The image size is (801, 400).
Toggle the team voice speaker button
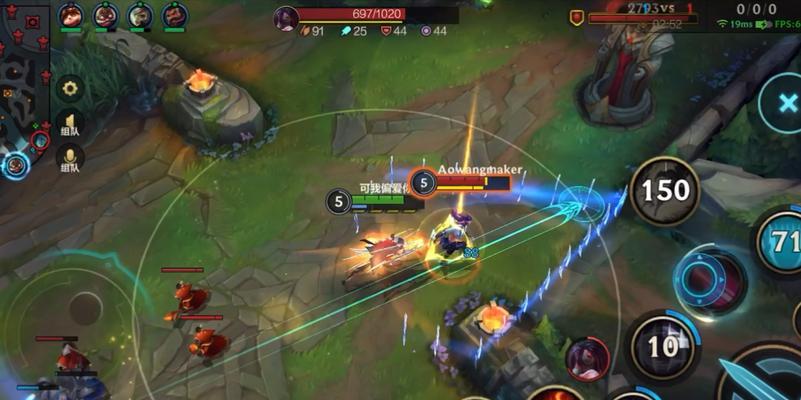[x=70, y=124]
